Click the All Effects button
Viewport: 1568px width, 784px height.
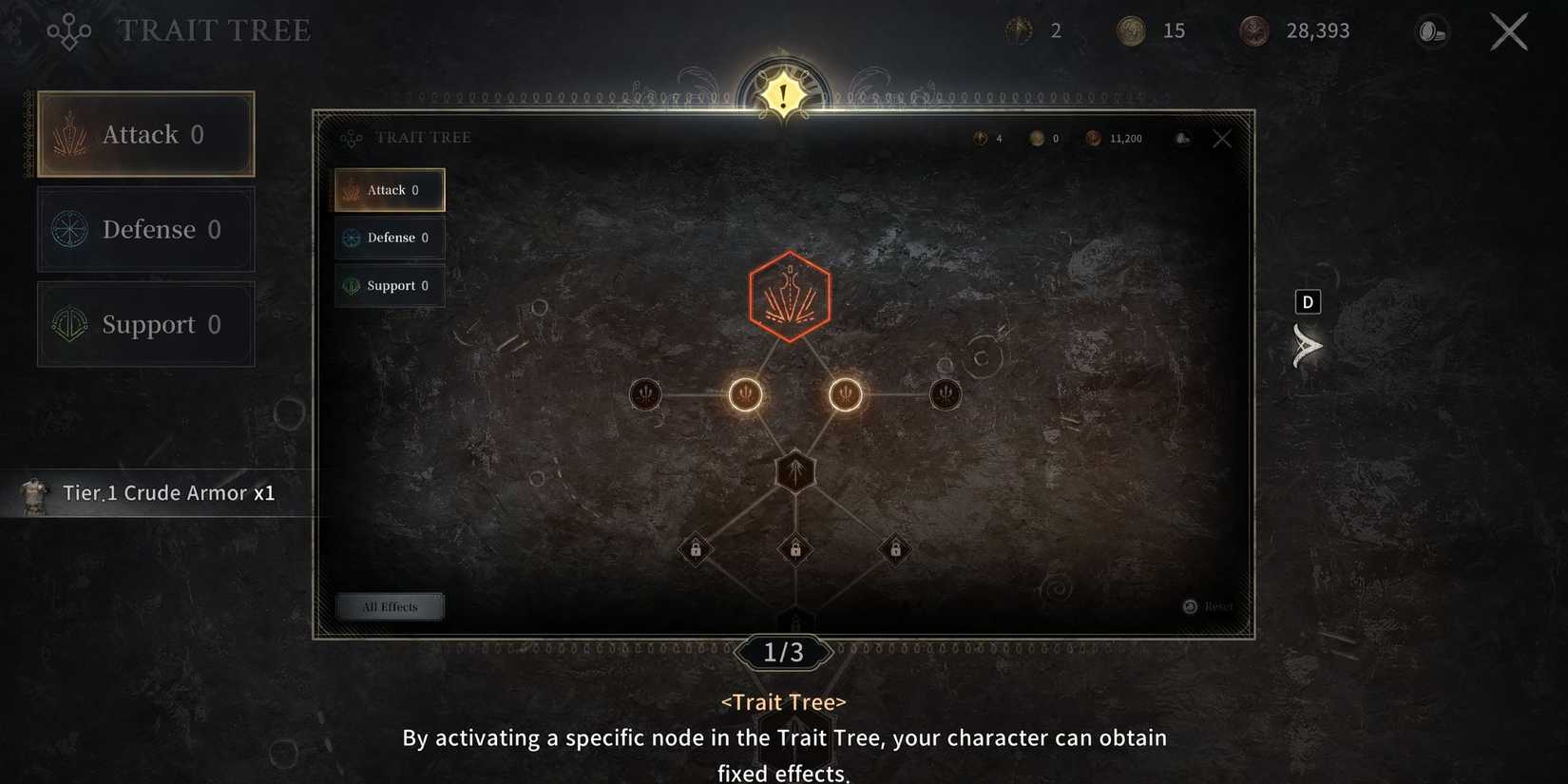(x=389, y=606)
